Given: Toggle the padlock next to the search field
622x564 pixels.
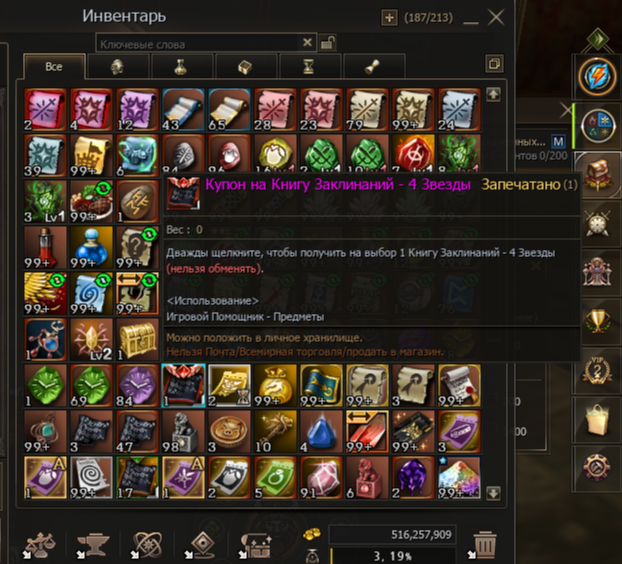Looking at the screenshot, I should pos(327,42).
